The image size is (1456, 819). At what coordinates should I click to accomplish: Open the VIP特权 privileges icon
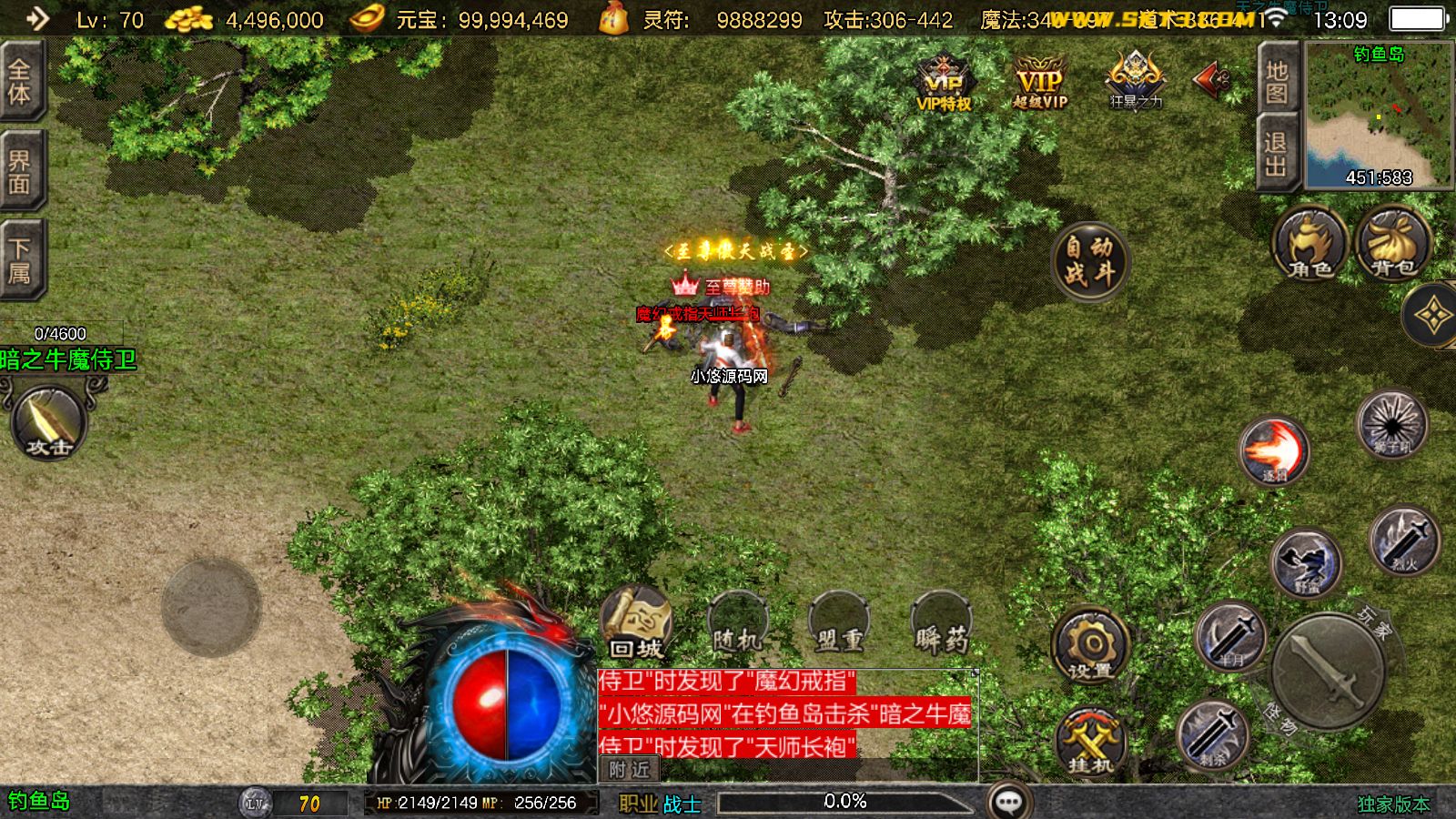click(x=944, y=82)
